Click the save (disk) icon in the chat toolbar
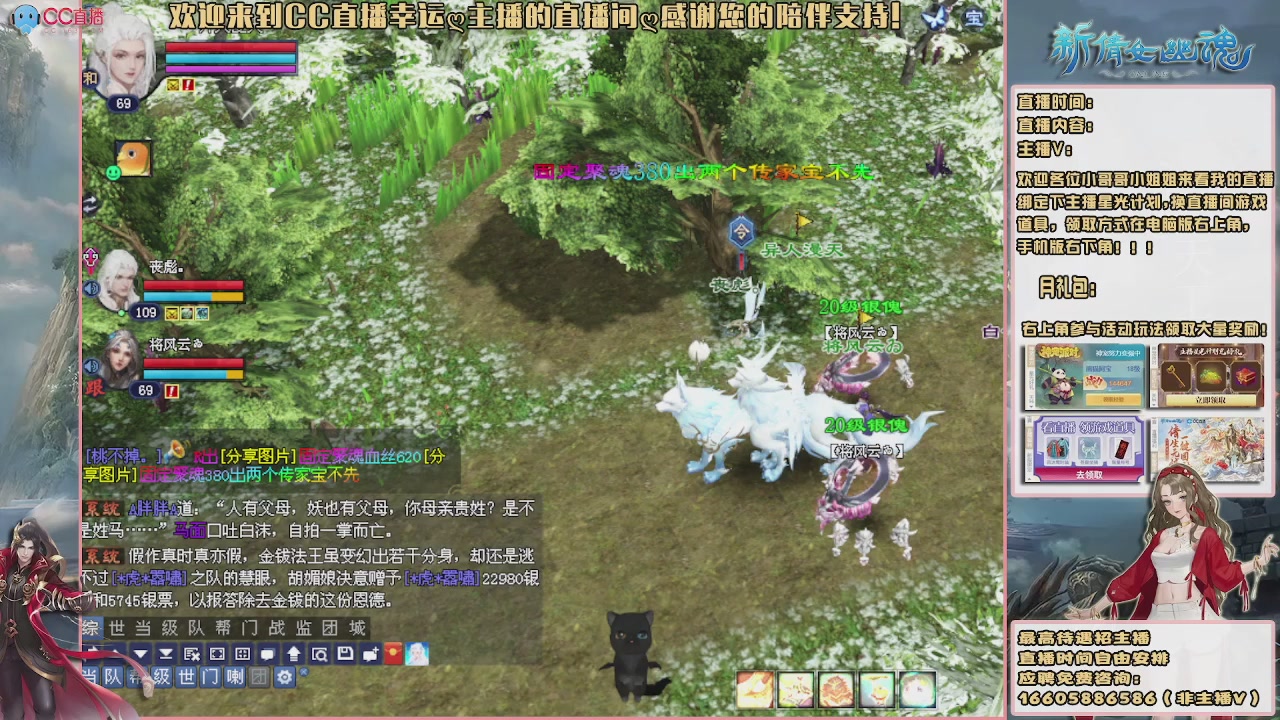1280x720 pixels. click(x=347, y=654)
